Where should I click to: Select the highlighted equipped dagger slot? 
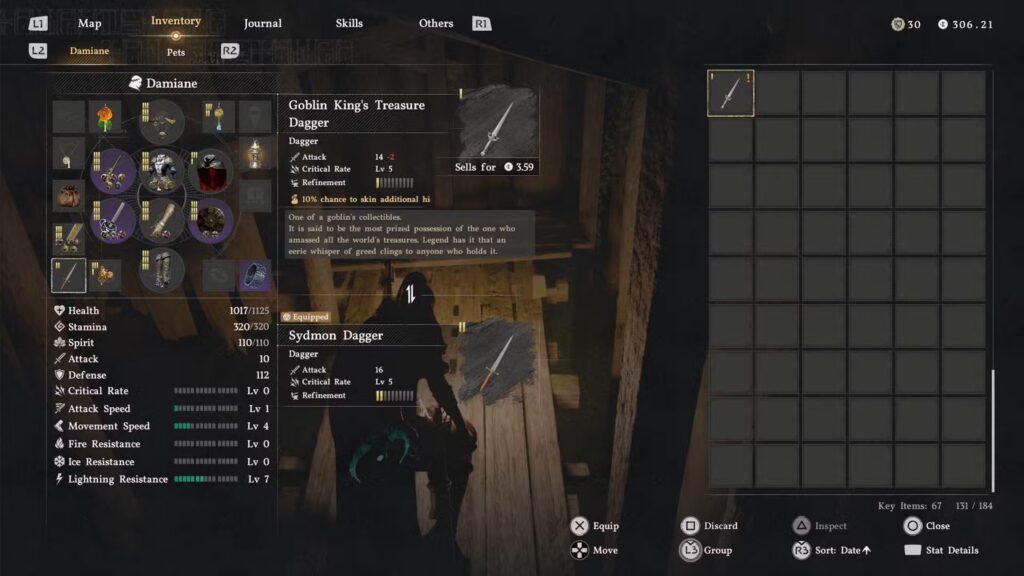(x=69, y=274)
